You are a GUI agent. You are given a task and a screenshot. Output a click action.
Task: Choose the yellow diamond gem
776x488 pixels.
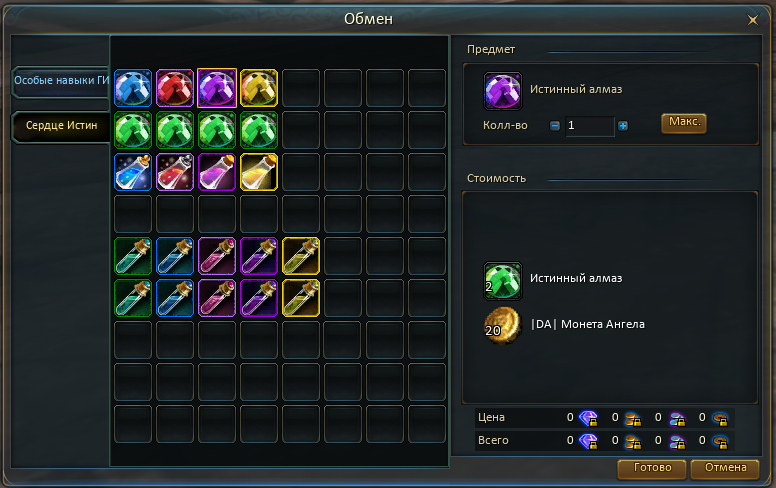pyautogui.click(x=259, y=88)
